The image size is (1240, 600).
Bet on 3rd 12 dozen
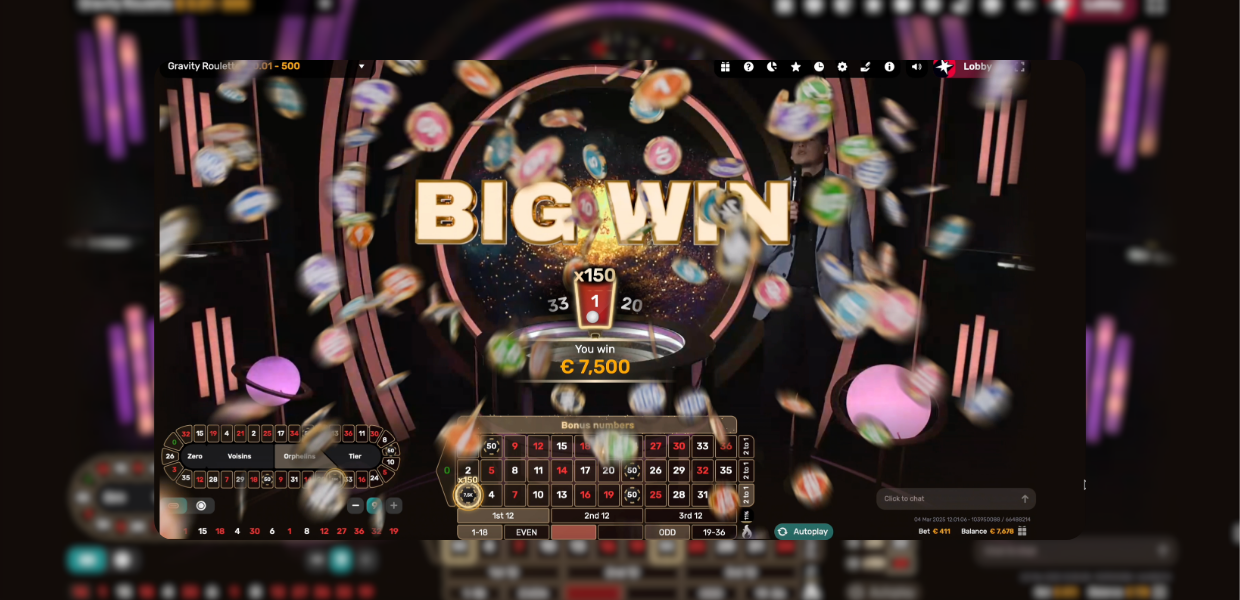690,516
